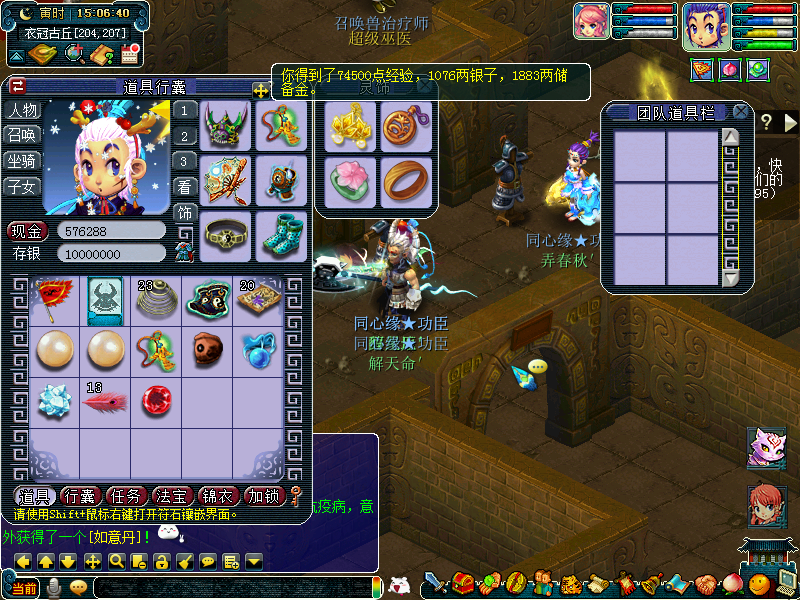Select the pink feather stack item
Viewport: 800px width, 600px height.
pyautogui.click(x=105, y=399)
